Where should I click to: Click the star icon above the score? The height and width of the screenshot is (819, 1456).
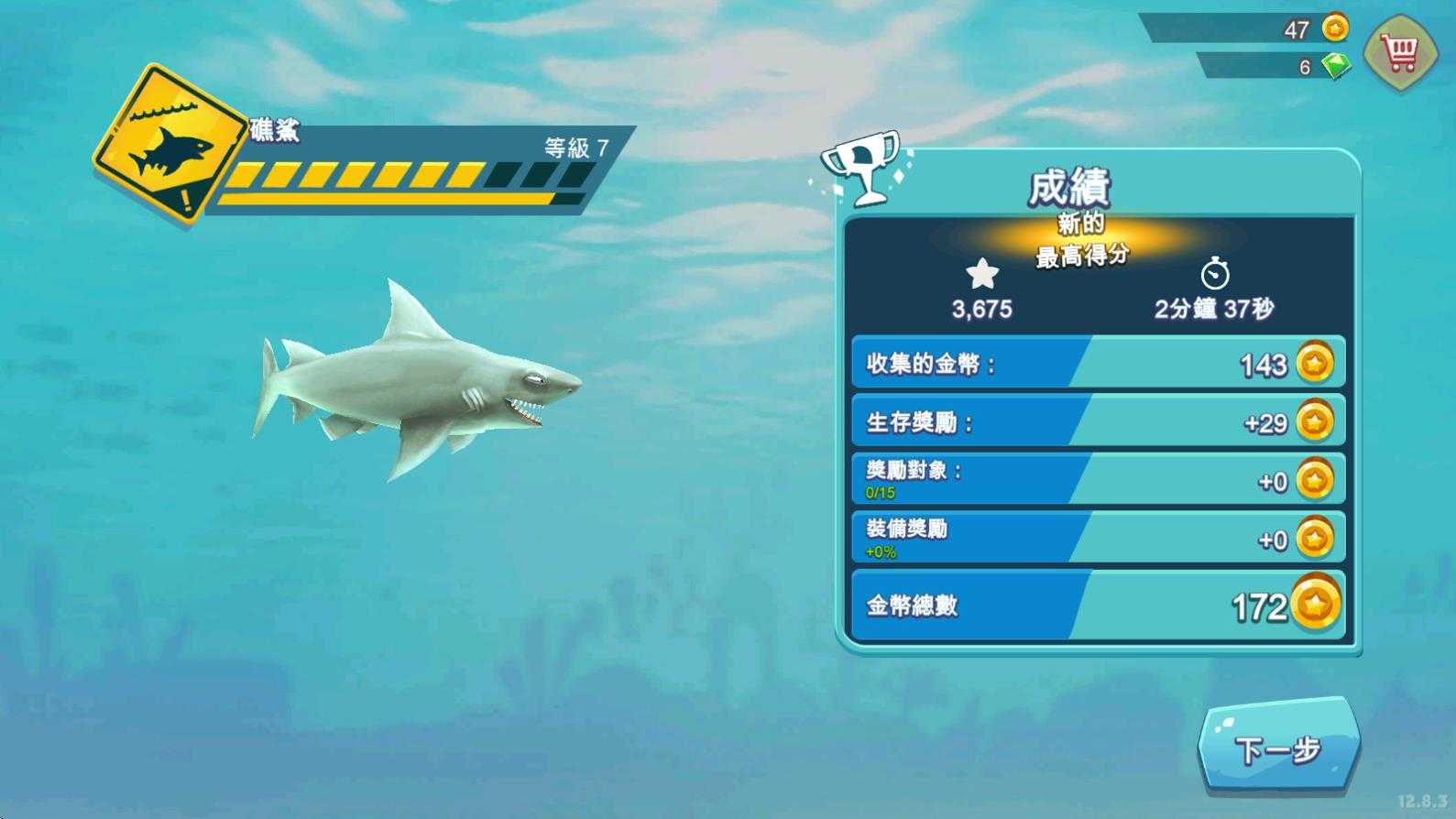(982, 271)
